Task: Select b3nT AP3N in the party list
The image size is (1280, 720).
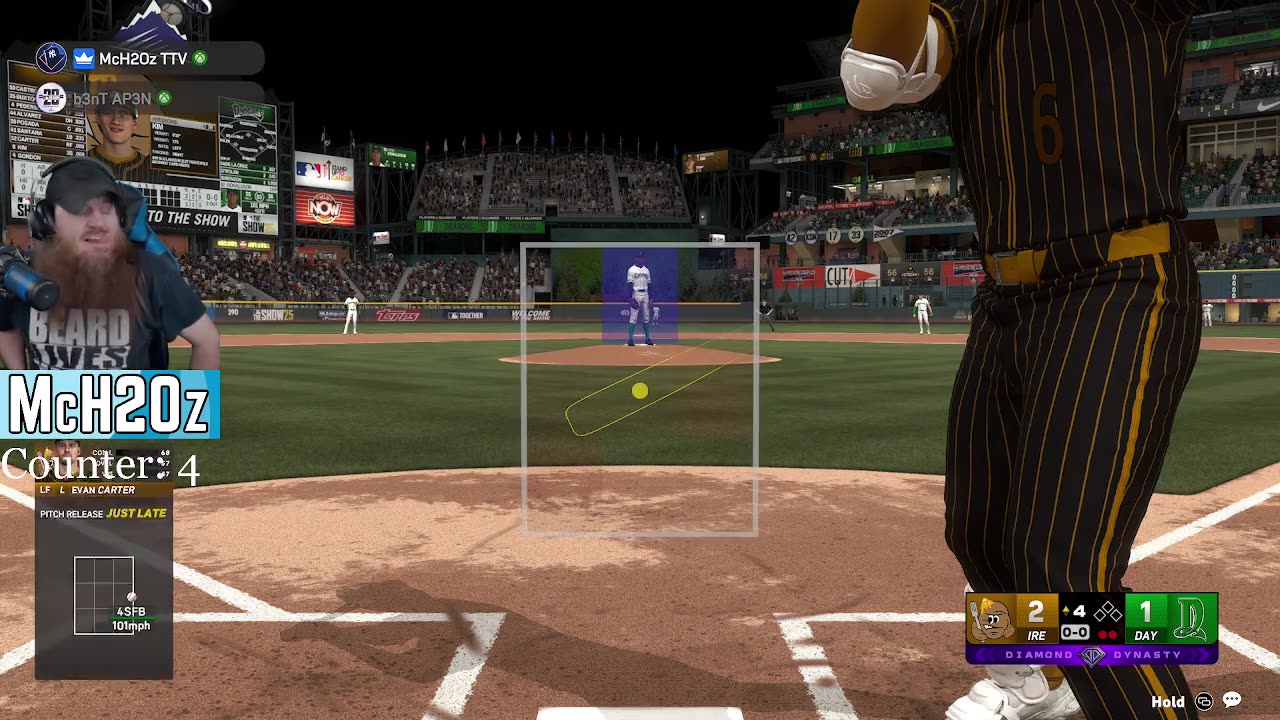Action: (x=110, y=98)
